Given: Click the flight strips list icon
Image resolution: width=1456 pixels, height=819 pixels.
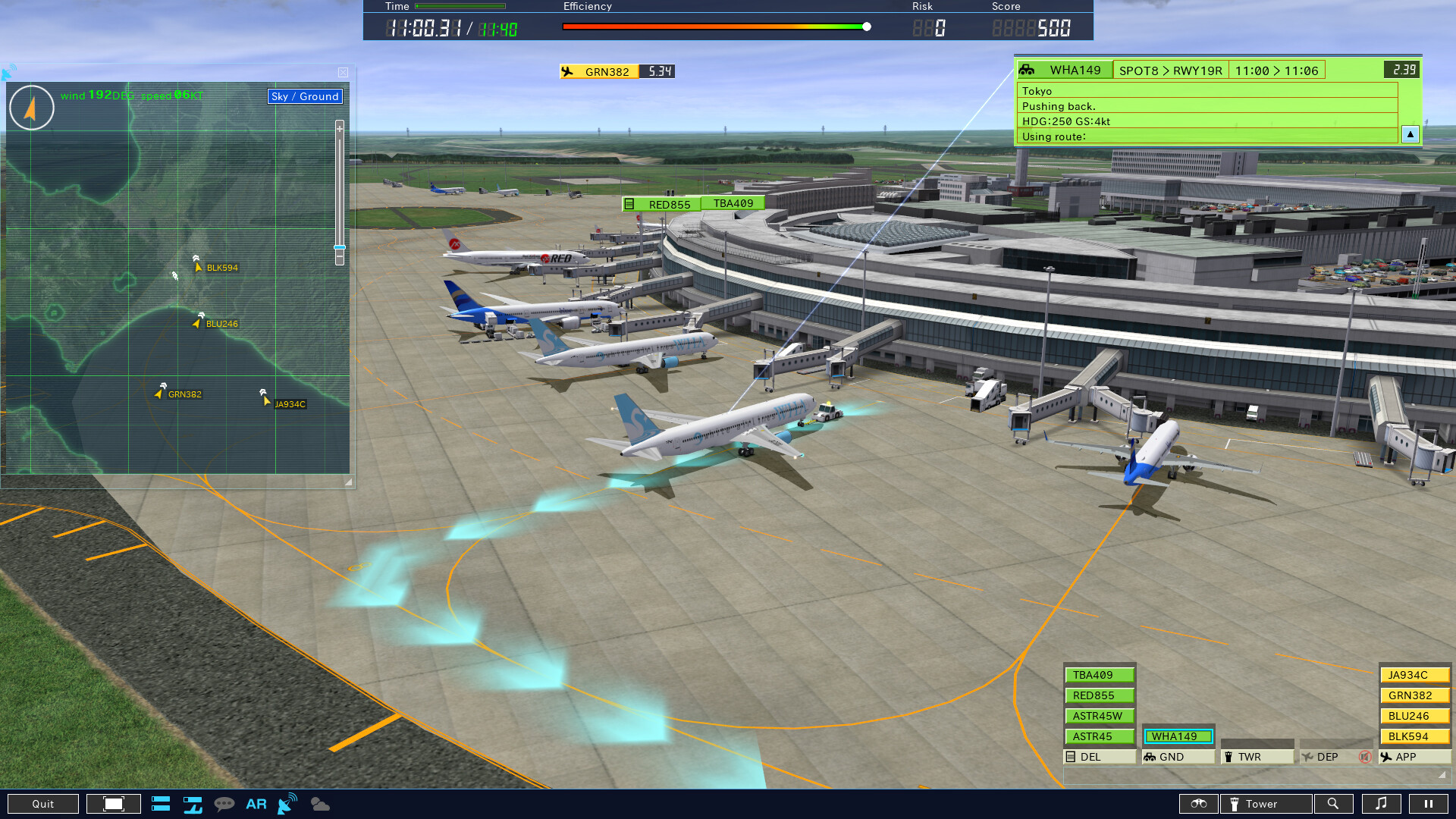Looking at the screenshot, I should pos(161,804).
